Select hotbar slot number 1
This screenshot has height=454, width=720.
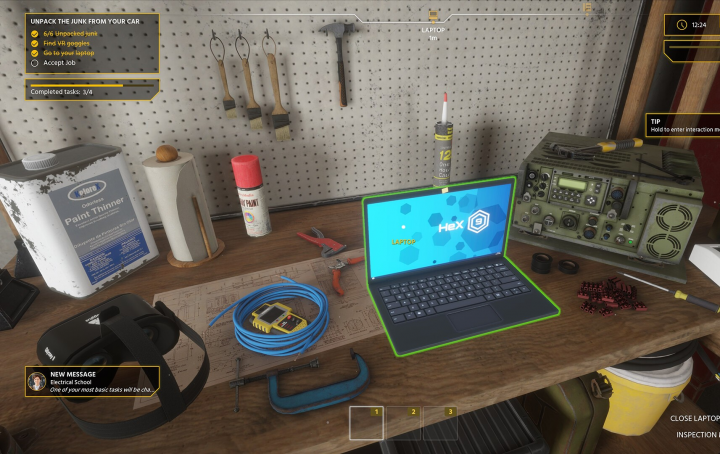(x=366, y=423)
